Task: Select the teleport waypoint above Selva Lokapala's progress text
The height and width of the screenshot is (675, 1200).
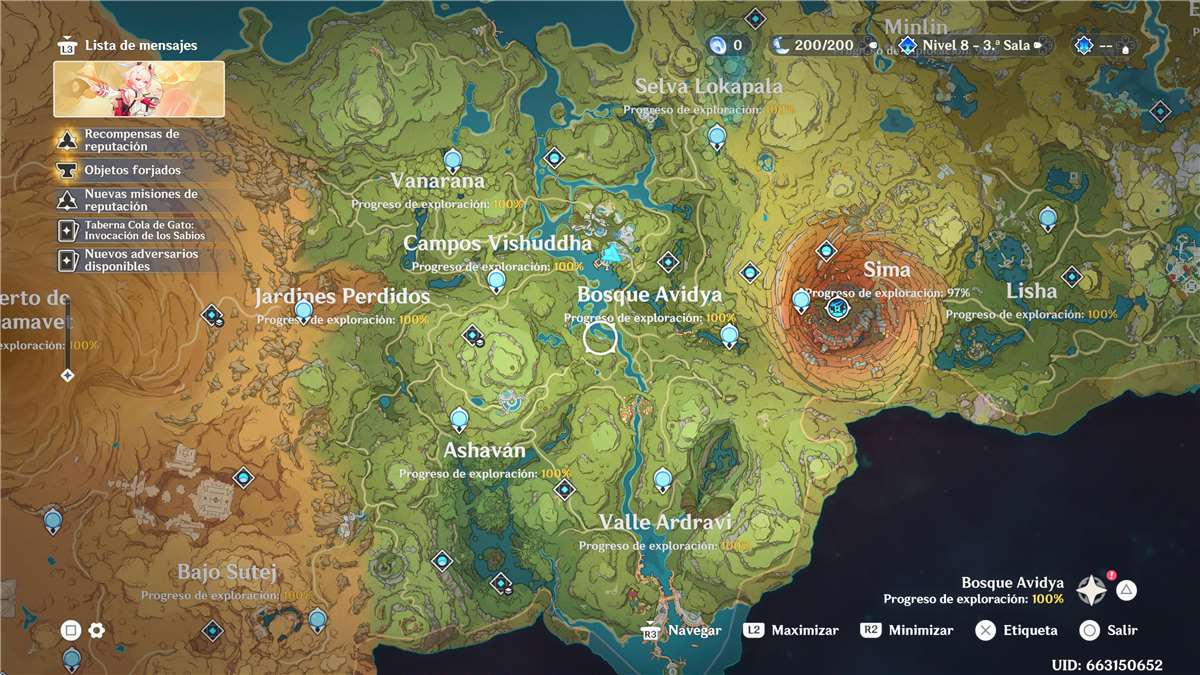Action: tap(716, 136)
